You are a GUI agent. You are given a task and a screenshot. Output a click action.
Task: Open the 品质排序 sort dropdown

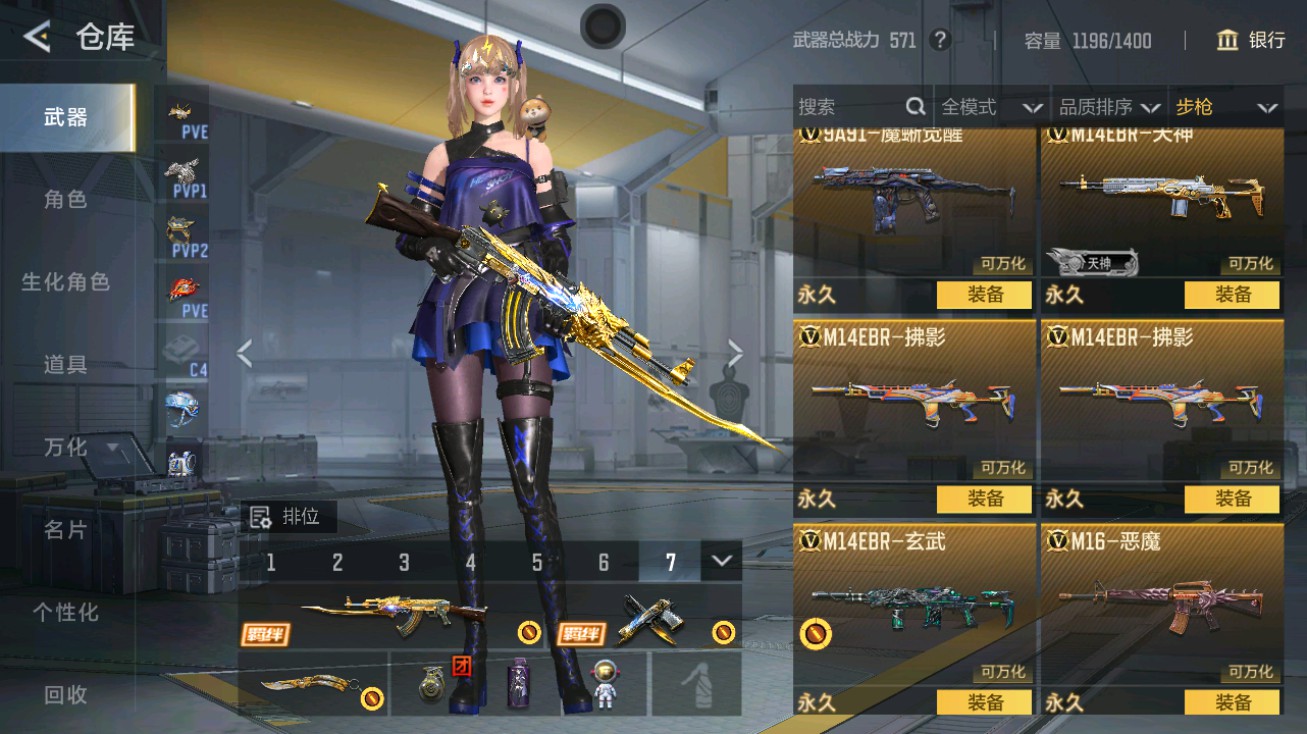[1109, 107]
